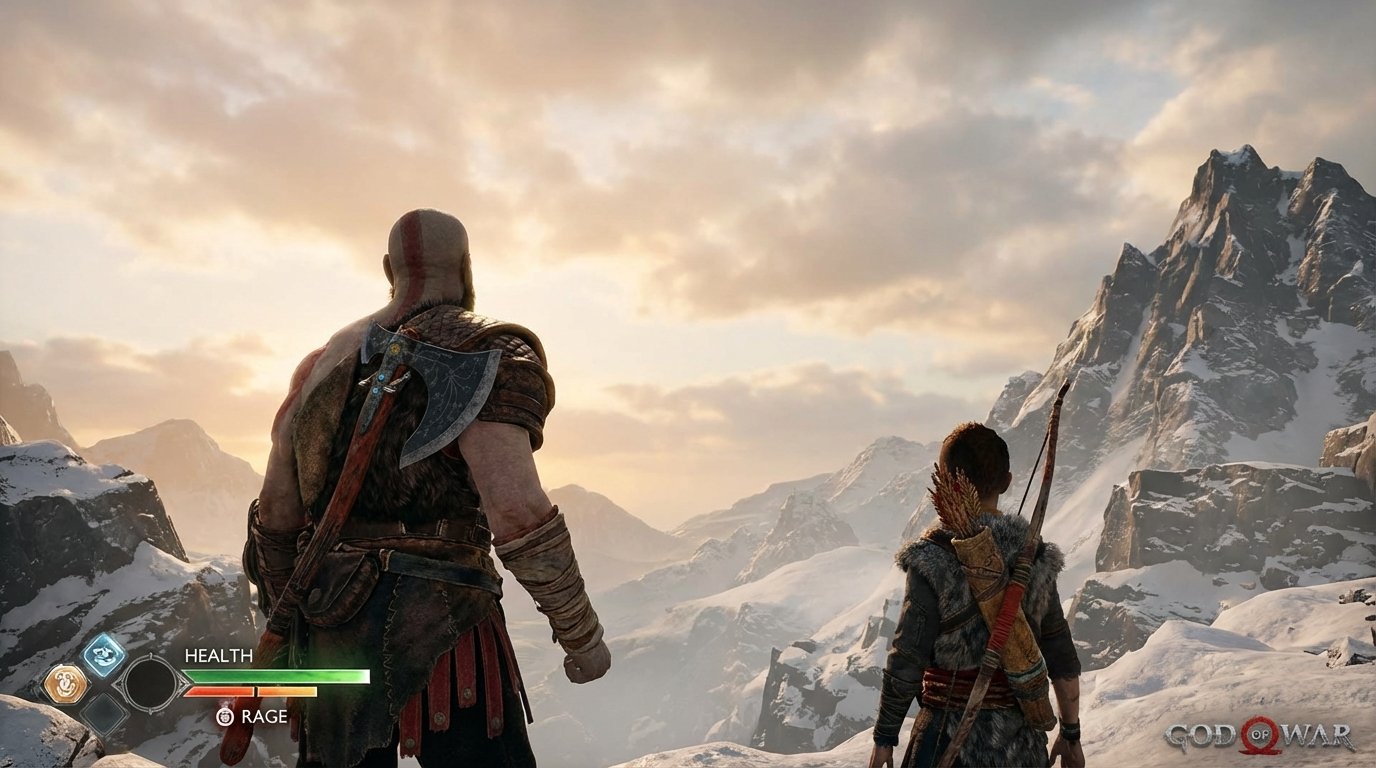
Task: Select the gold runic attack icon
Action: click(66, 684)
